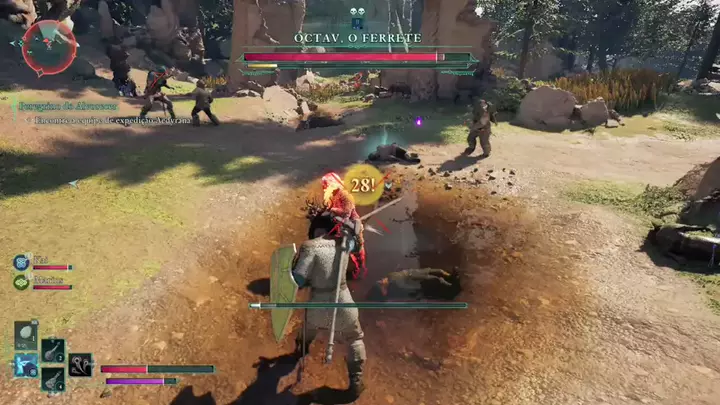The width and height of the screenshot is (720, 405).
Task: Open the circular minimap
Action: tap(48, 46)
